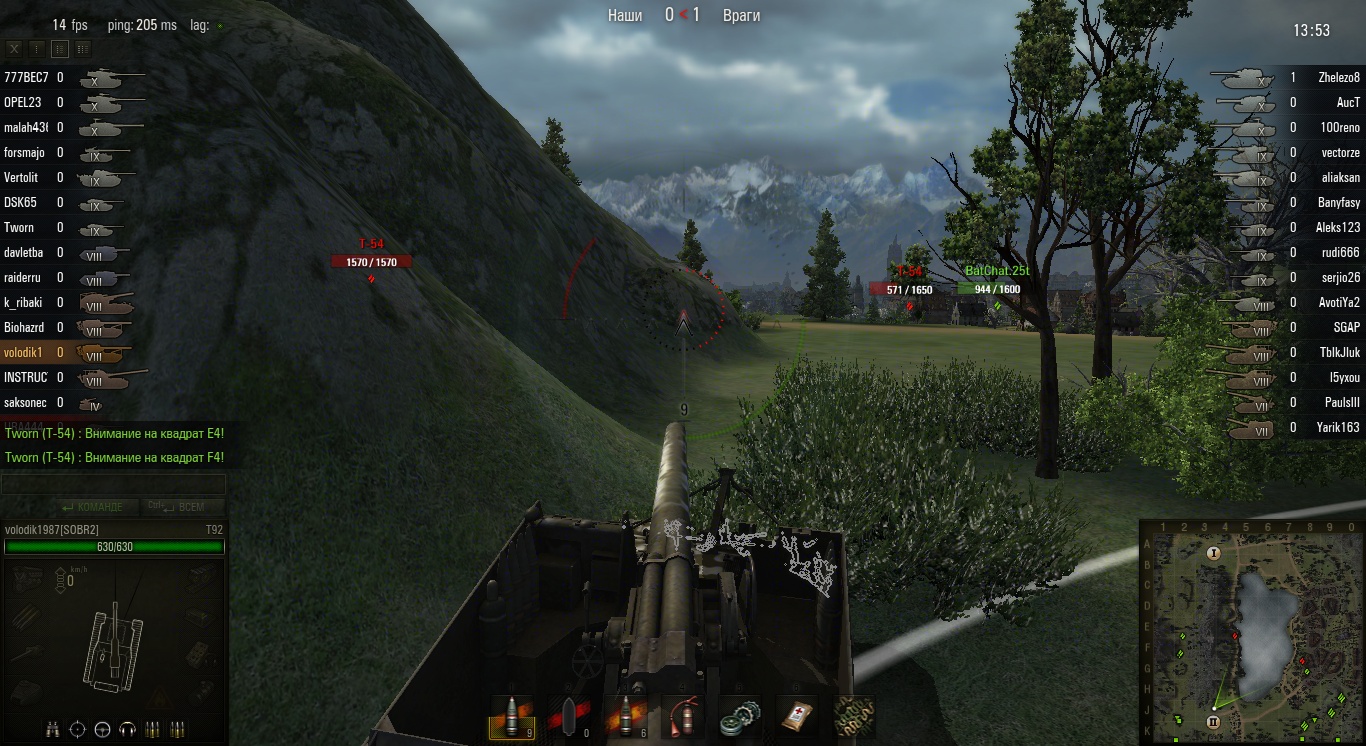1366x746 pixels.
Task: Hide the player list with the X button
Action: click(x=14, y=48)
